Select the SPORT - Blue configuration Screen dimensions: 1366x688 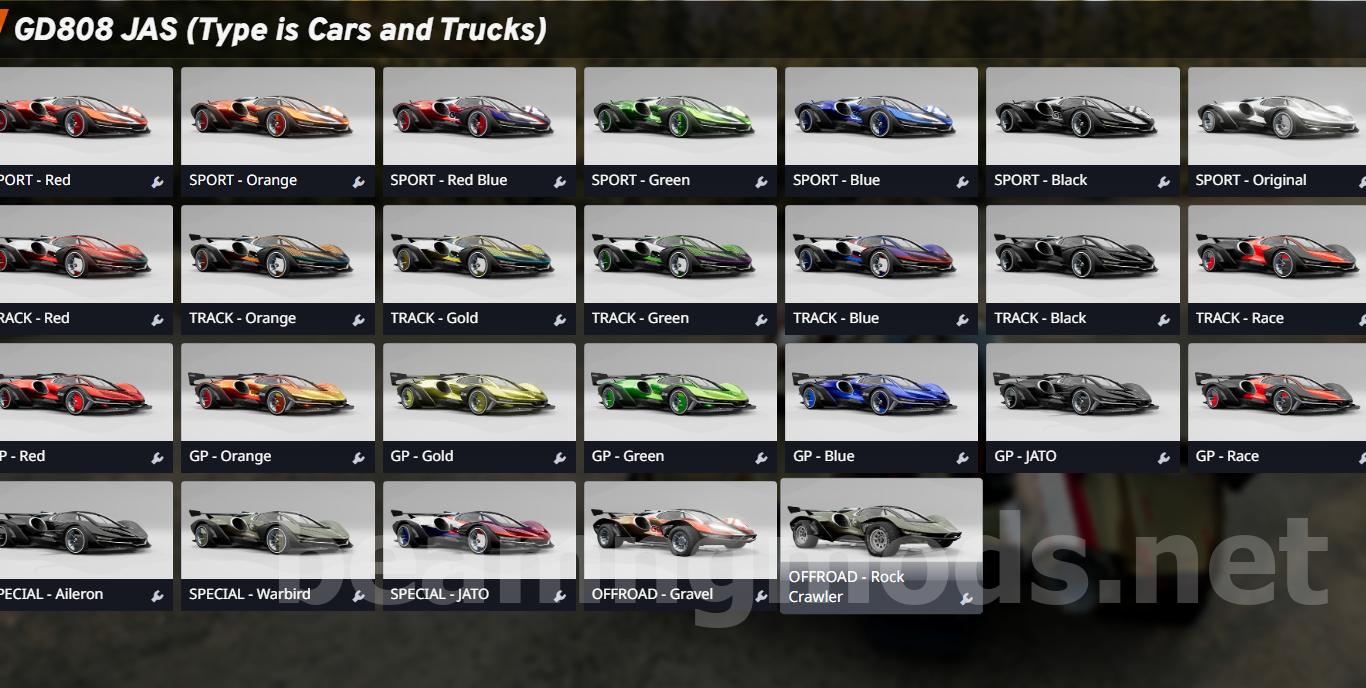881,118
